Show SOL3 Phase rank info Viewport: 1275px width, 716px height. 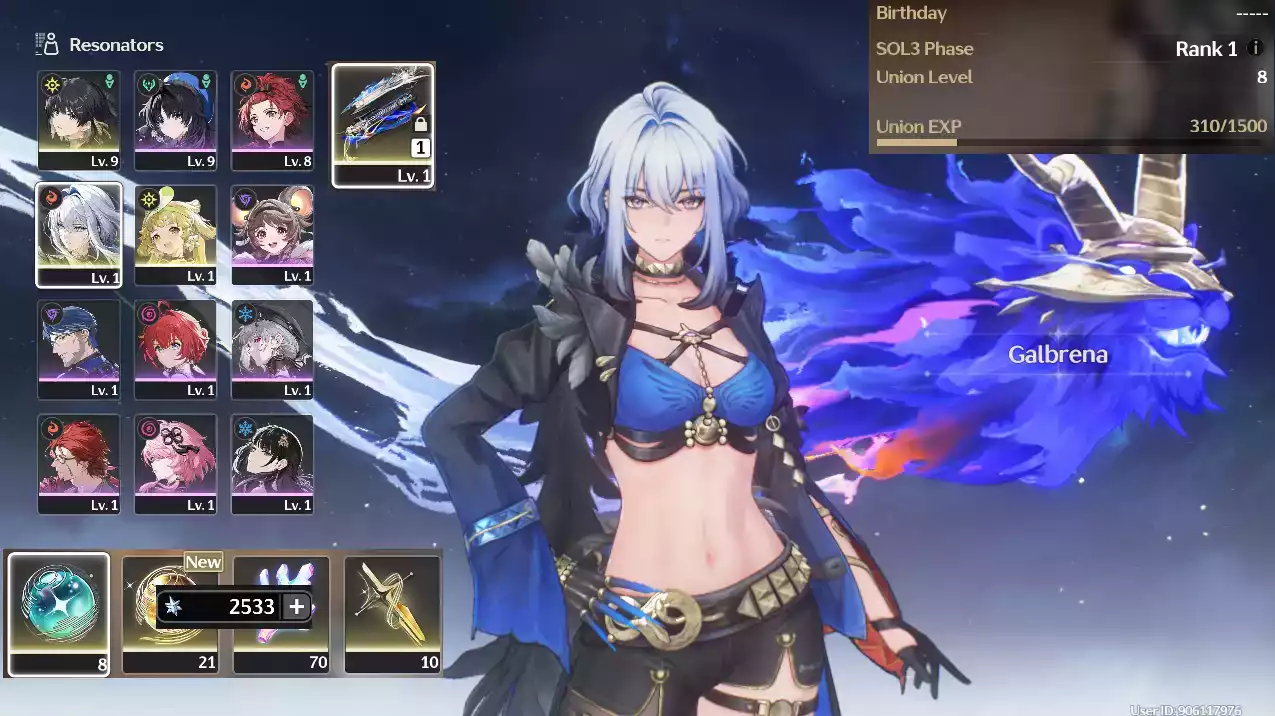tap(1255, 48)
